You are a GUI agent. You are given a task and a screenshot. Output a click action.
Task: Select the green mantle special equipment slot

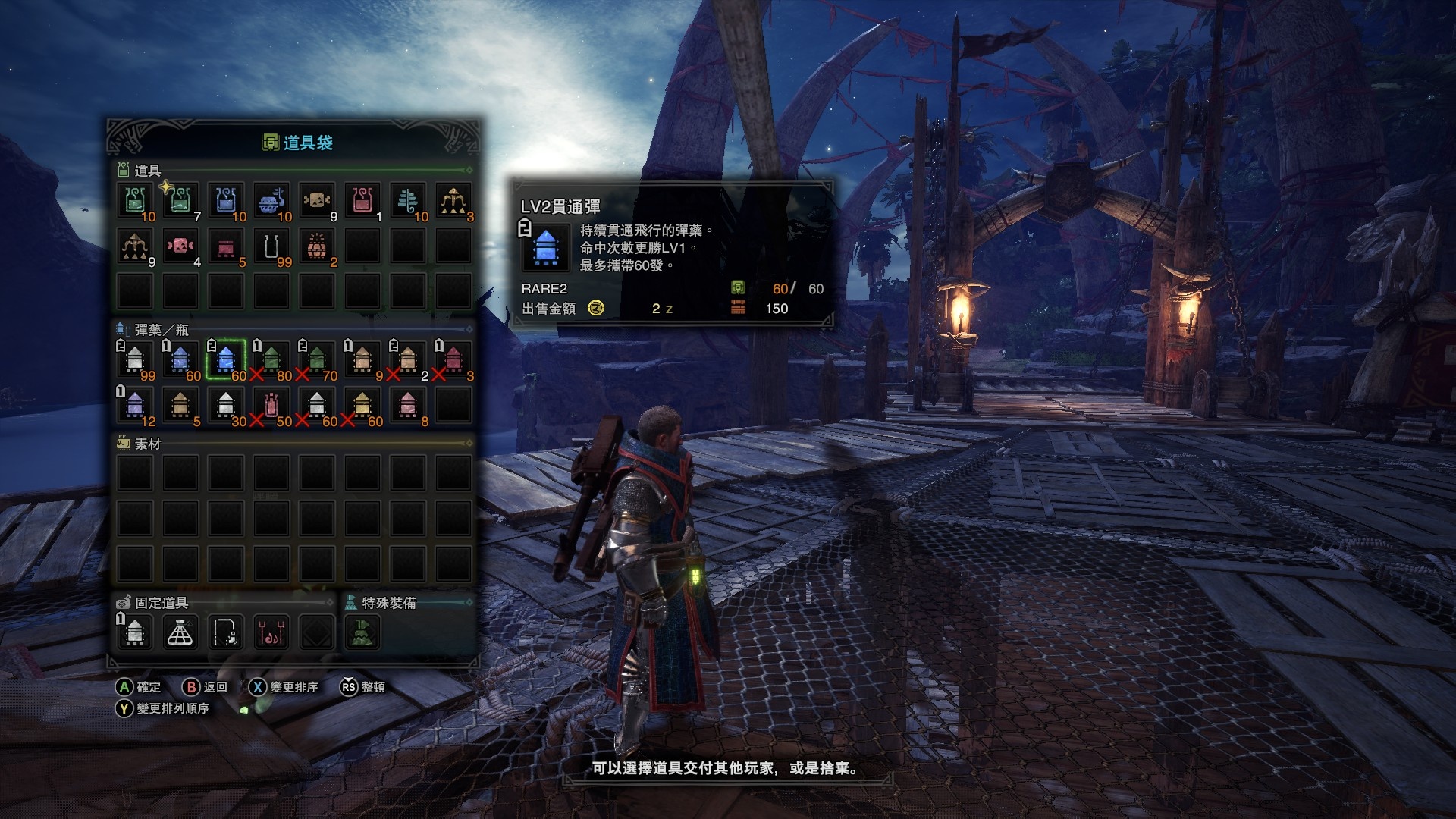[362, 632]
